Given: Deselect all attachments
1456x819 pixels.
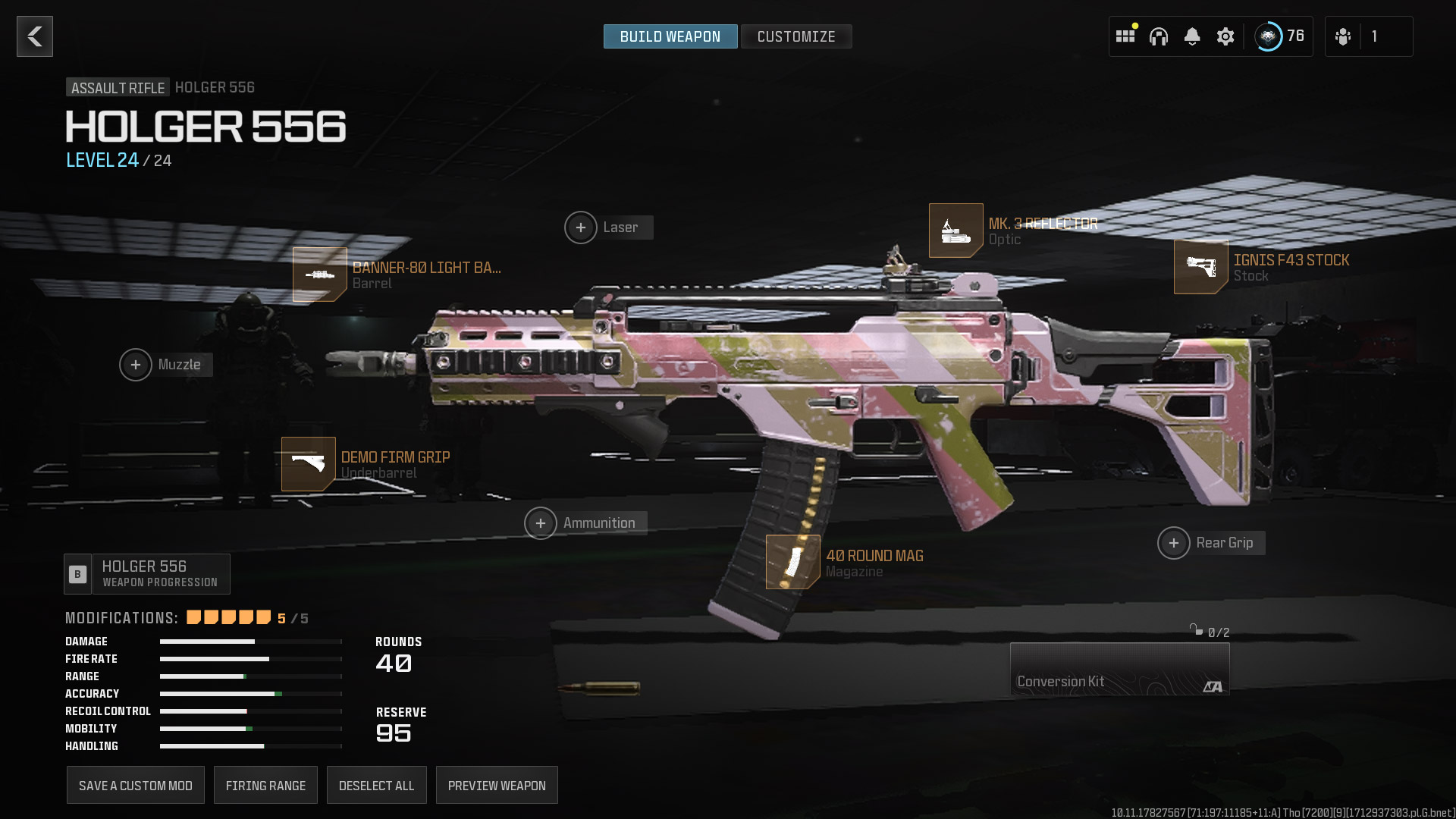Looking at the screenshot, I should coord(376,786).
